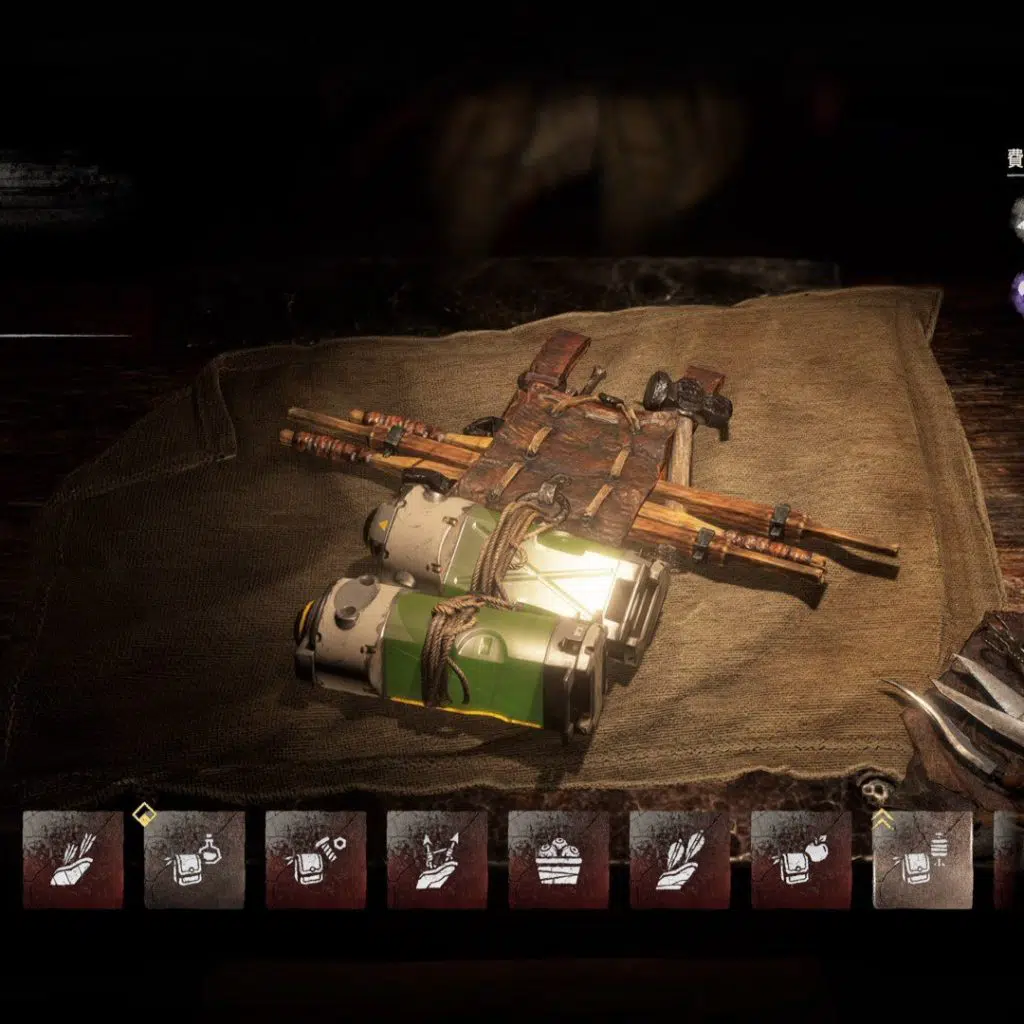
Task: Select the hand holding feathers upgrade tile
Action: [x=680, y=859]
